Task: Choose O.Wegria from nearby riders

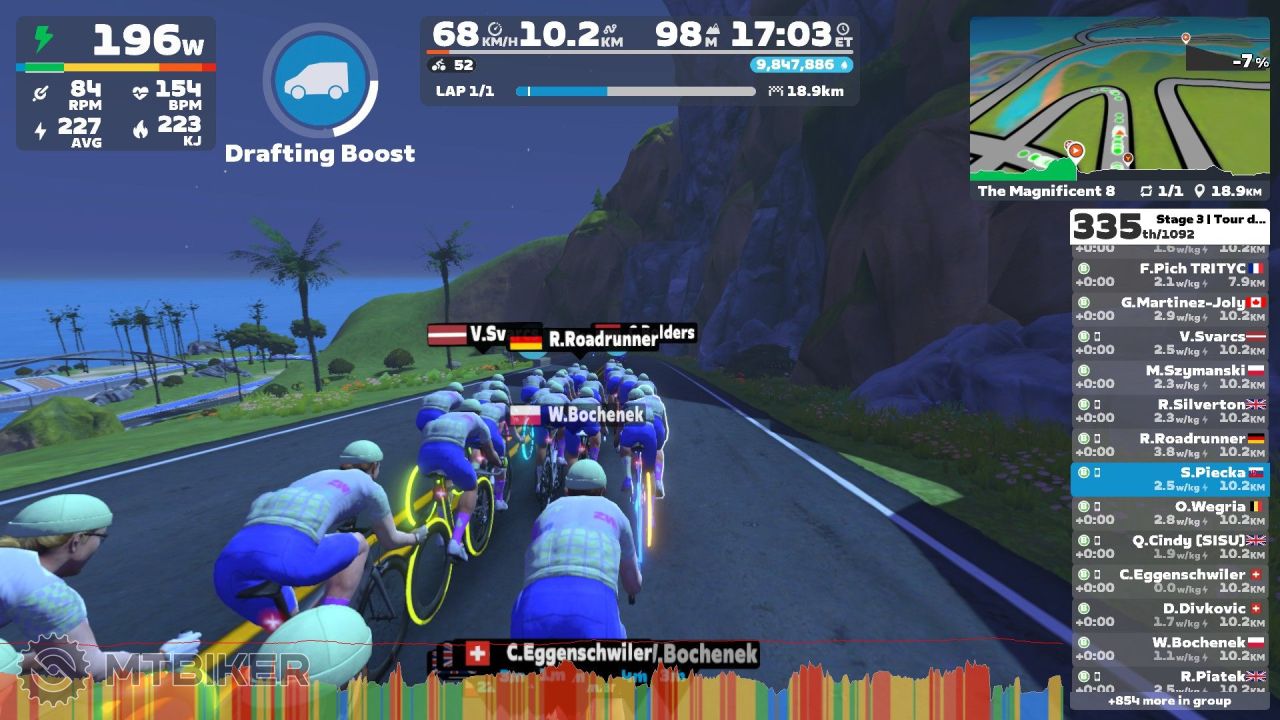Action: tap(1169, 513)
